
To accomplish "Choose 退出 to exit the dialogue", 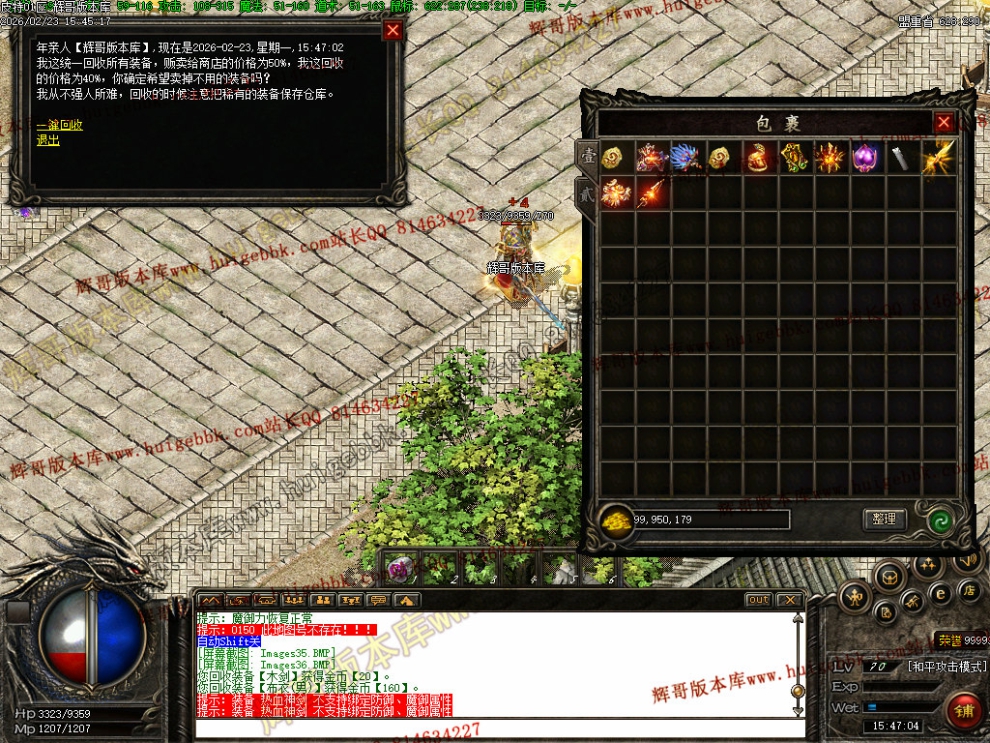I will pyautogui.click(x=48, y=141).
